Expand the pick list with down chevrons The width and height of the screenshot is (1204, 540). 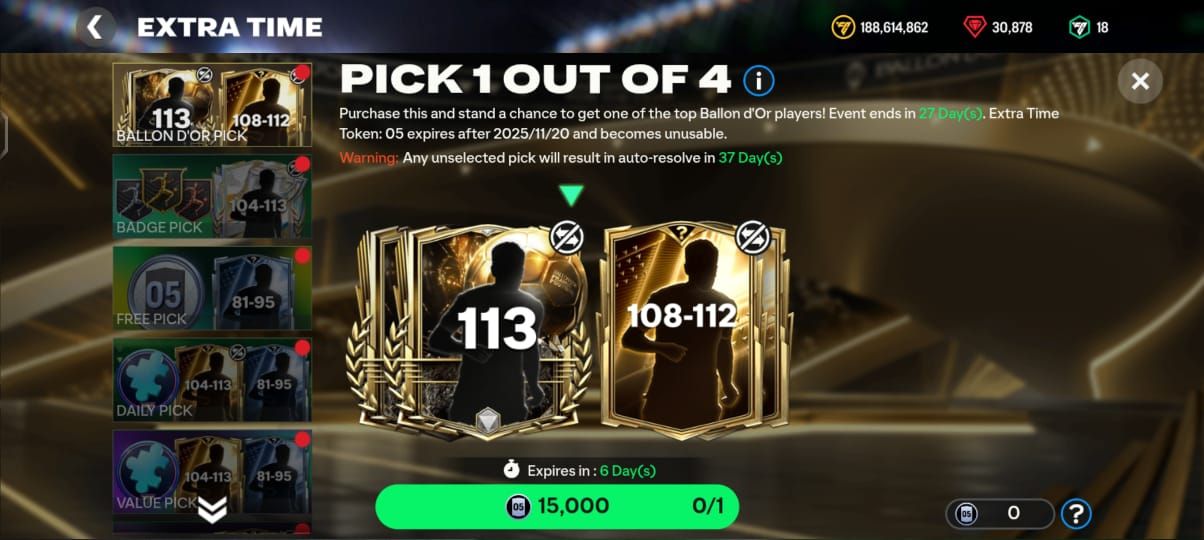[212, 510]
